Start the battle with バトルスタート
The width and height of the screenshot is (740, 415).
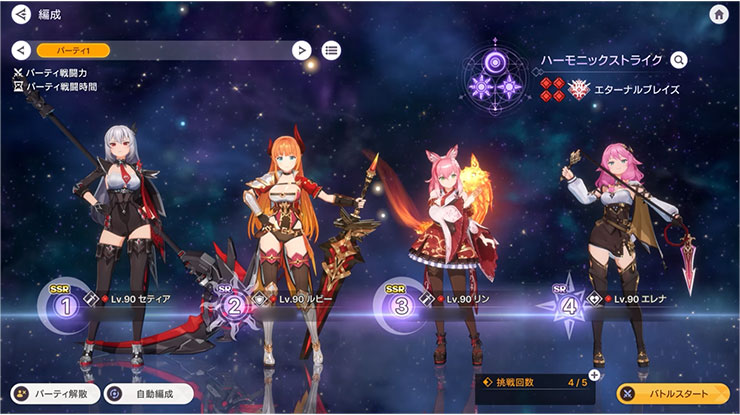point(671,394)
